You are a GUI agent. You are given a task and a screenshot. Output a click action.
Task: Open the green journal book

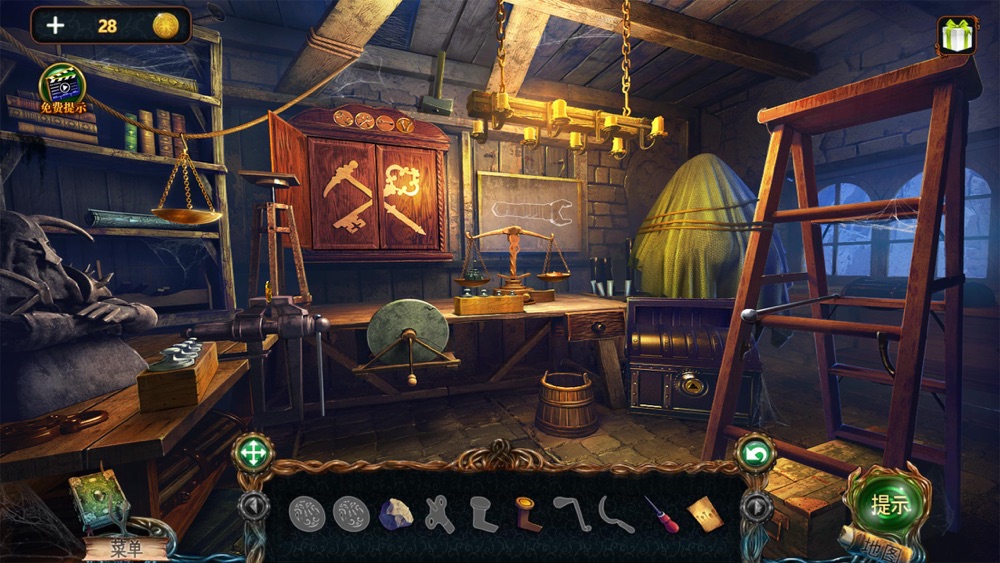point(97,498)
